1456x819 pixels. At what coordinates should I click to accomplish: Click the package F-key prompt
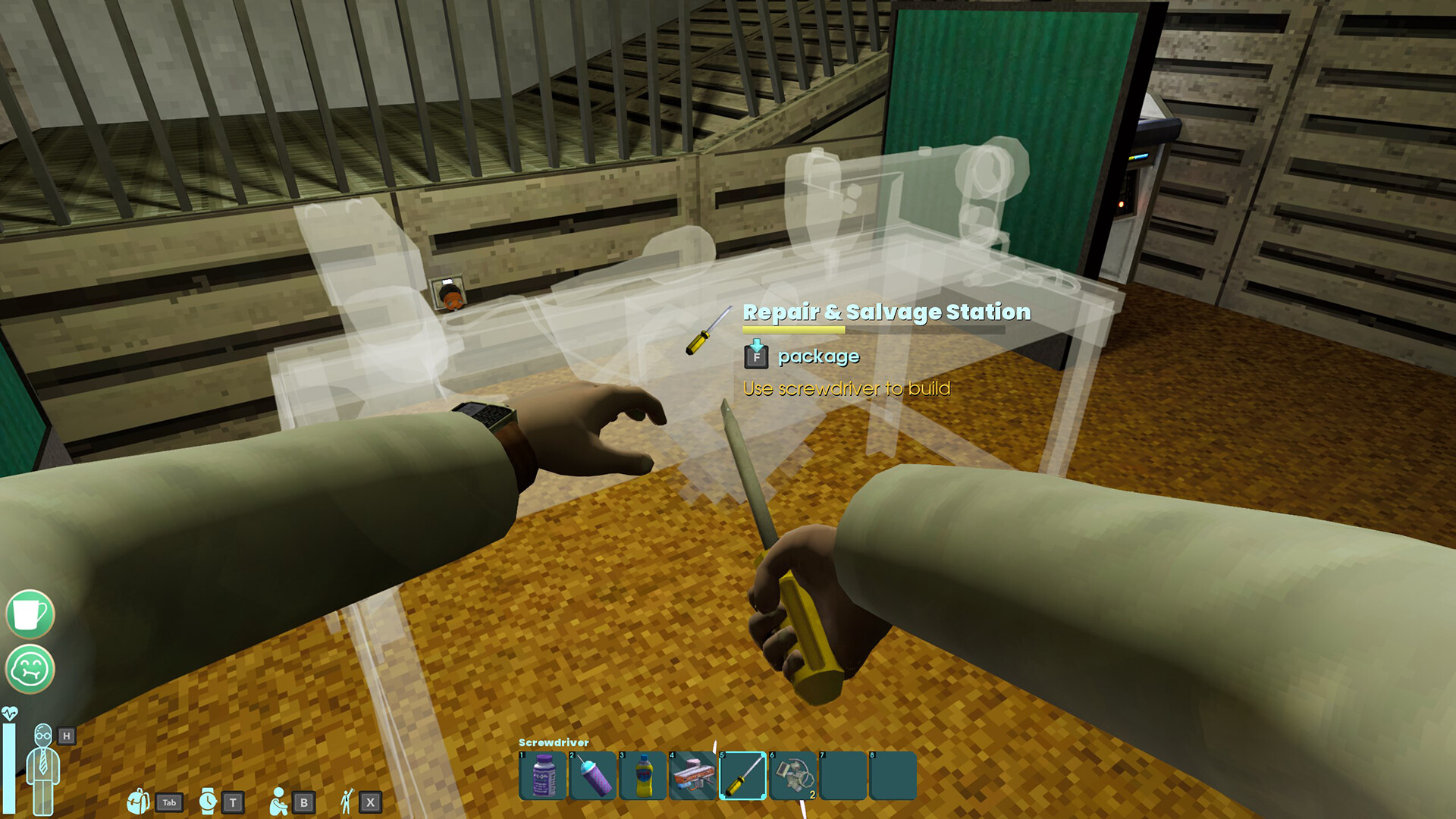(755, 356)
